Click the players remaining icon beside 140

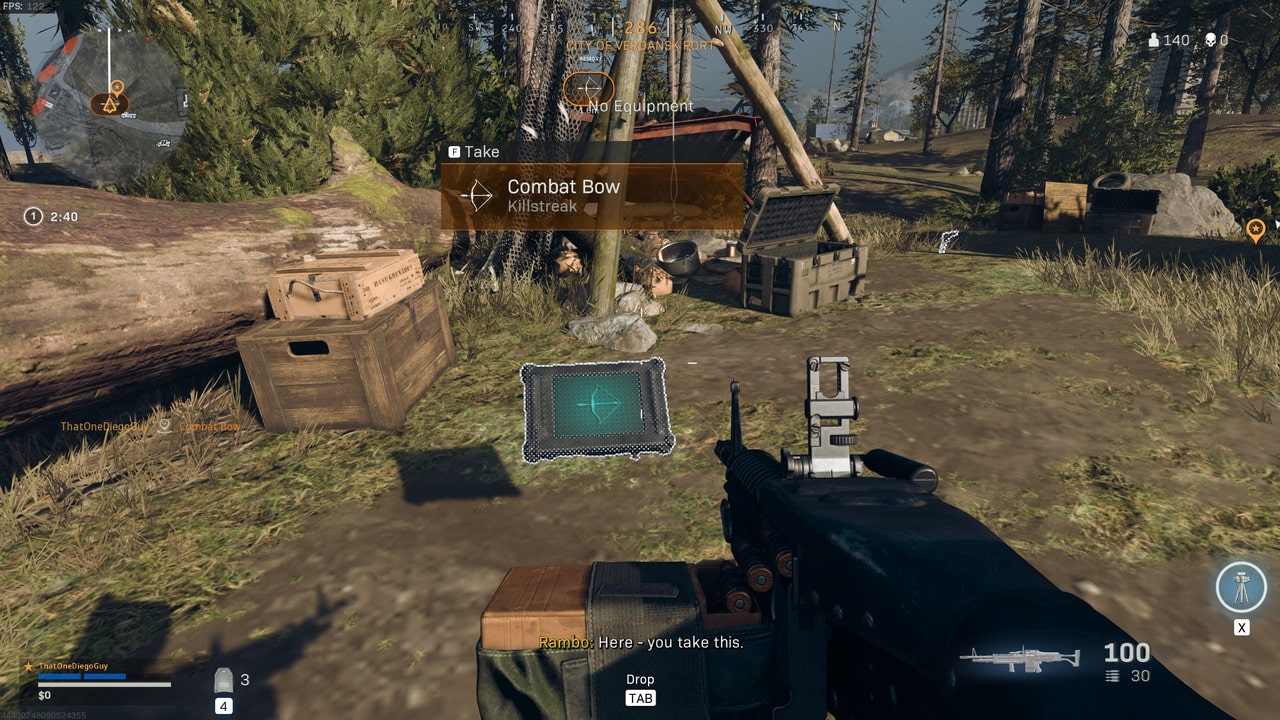[x=1152, y=40]
